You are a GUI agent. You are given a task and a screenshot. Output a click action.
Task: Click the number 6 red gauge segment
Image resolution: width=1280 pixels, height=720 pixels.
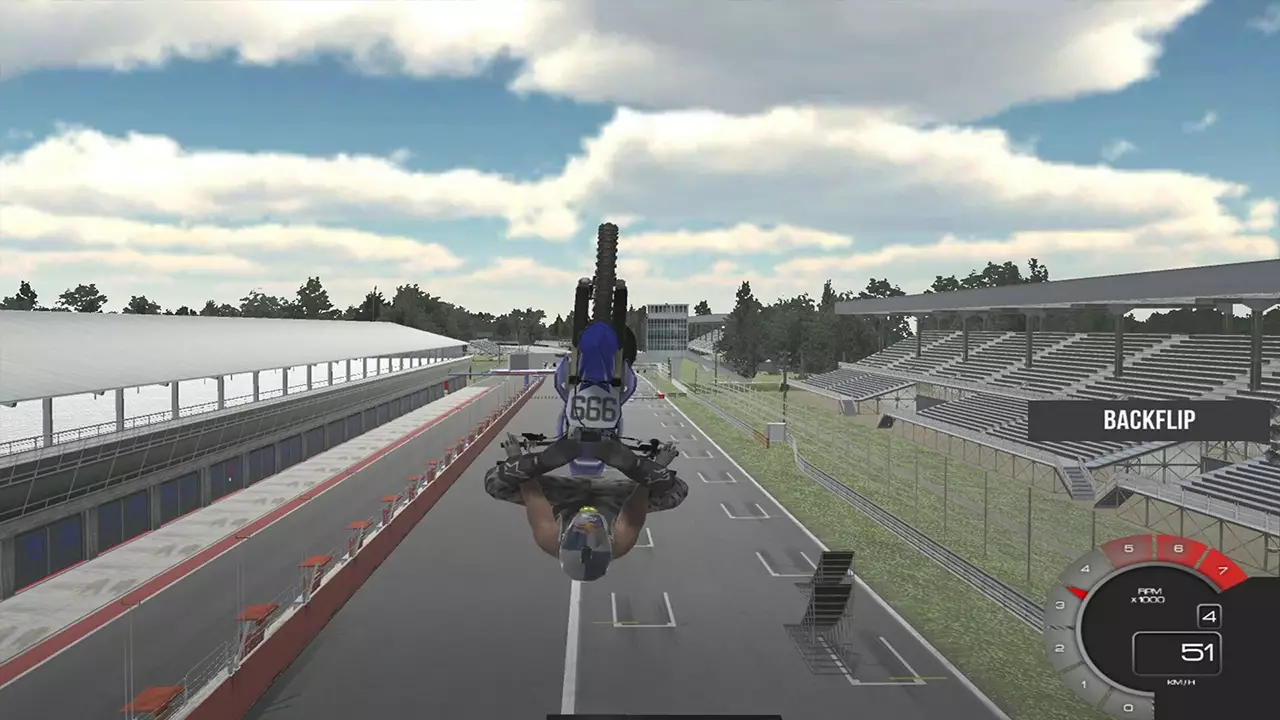pyautogui.click(x=1178, y=547)
